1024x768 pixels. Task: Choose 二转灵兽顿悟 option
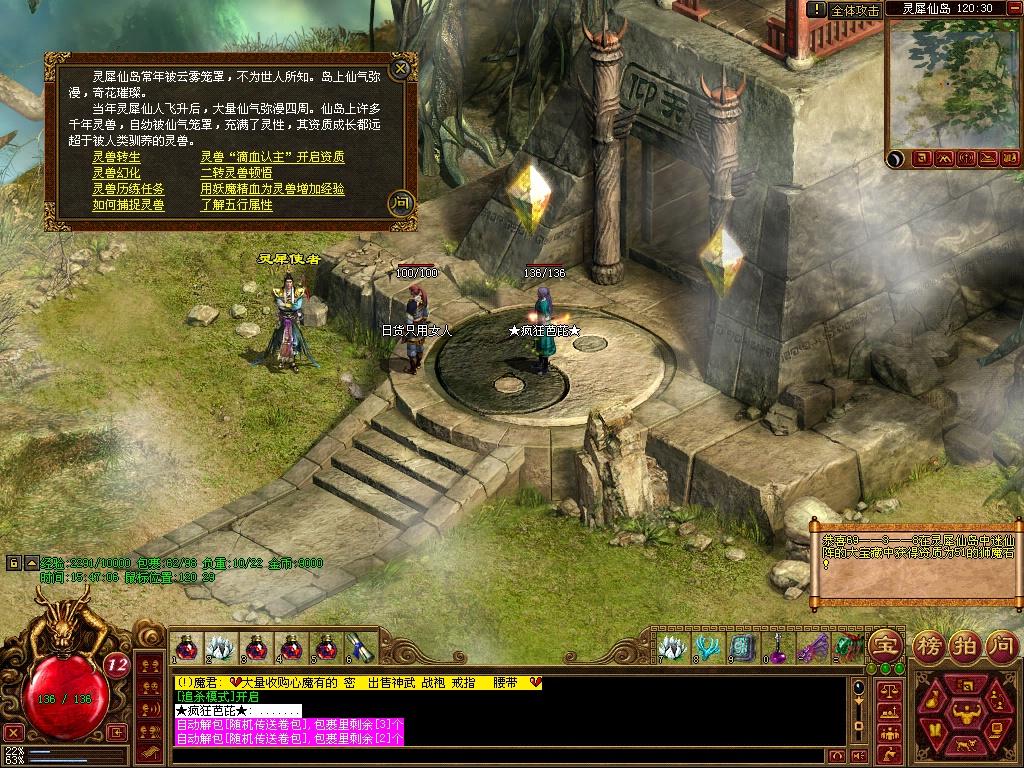pyautogui.click(x=236, y=173)
